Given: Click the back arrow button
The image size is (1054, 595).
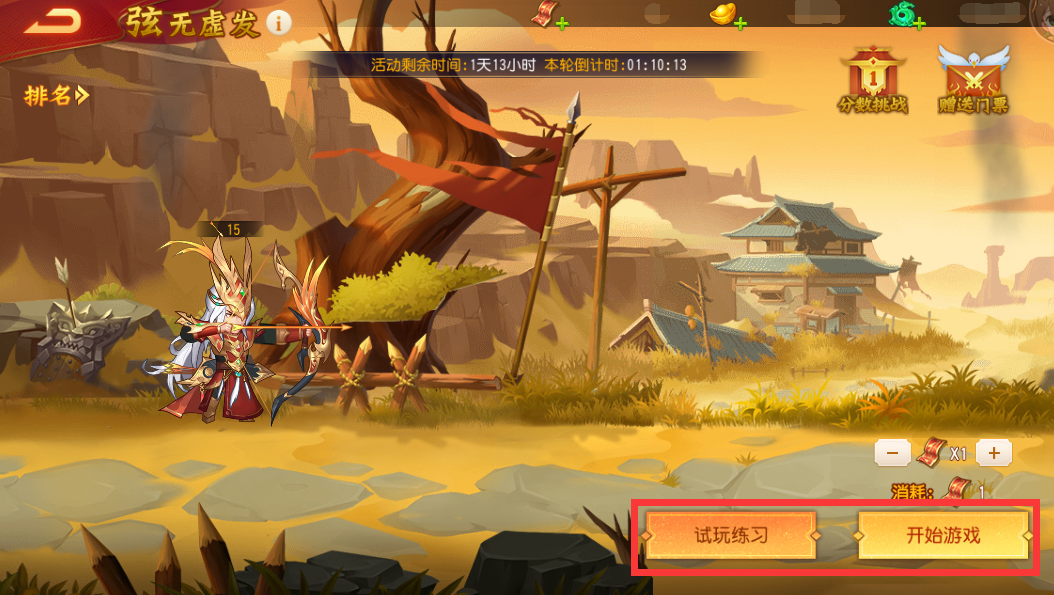Looking at the screenshot, I should point(52,20).
